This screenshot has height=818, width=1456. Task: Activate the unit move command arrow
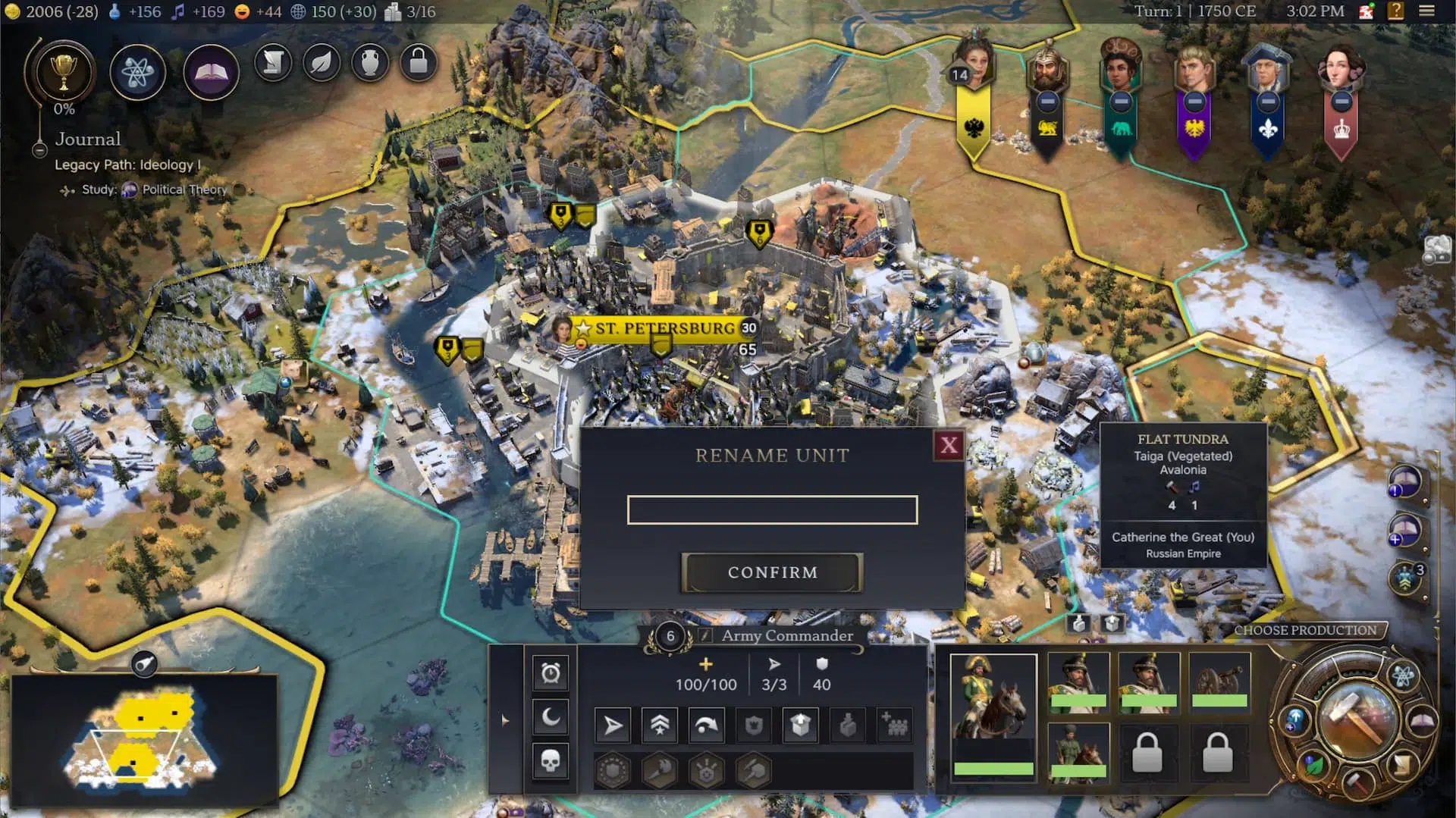pos(613,726)
